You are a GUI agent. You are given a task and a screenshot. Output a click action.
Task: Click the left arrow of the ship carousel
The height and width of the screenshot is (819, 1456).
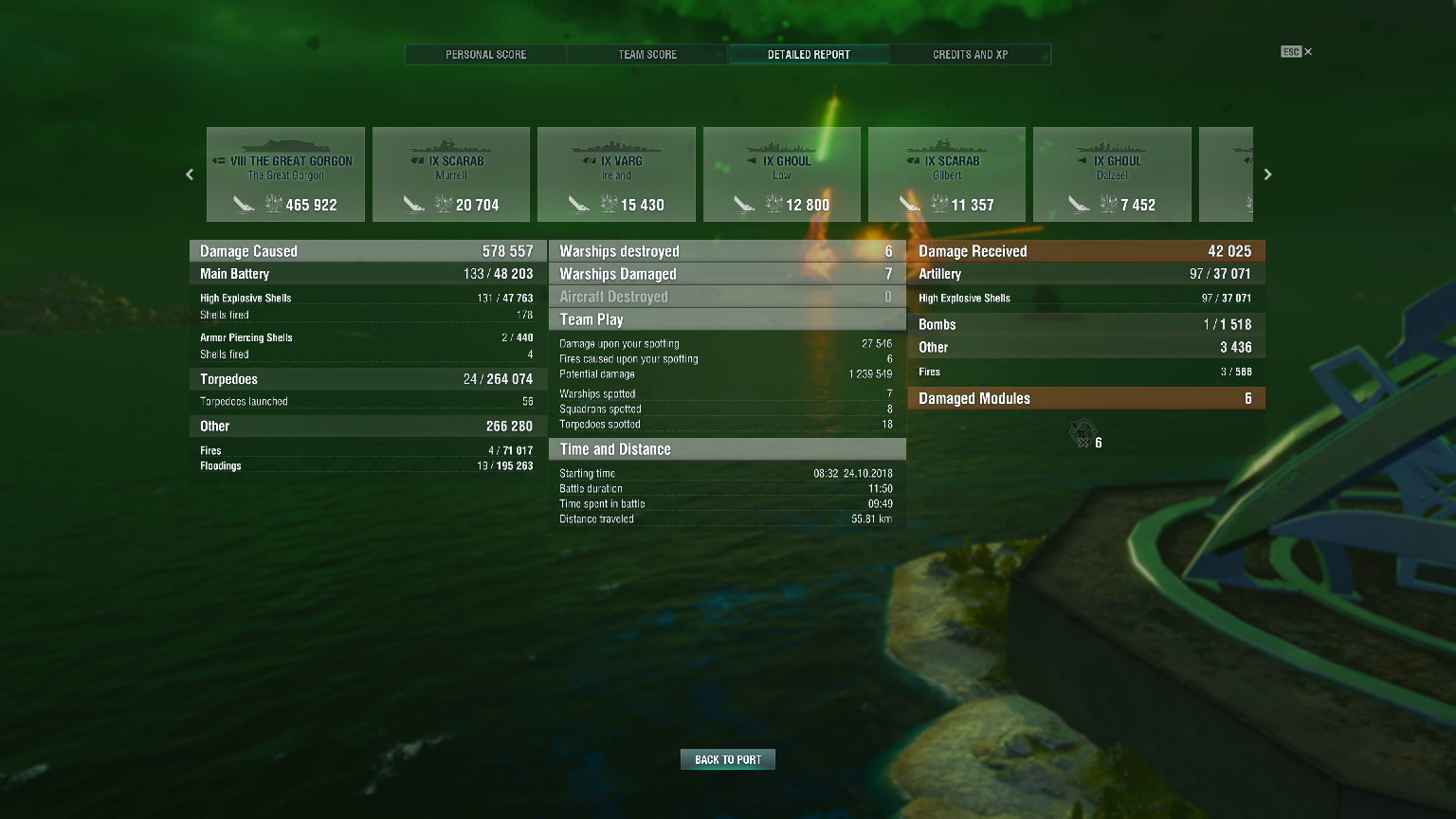click(189, 174)
